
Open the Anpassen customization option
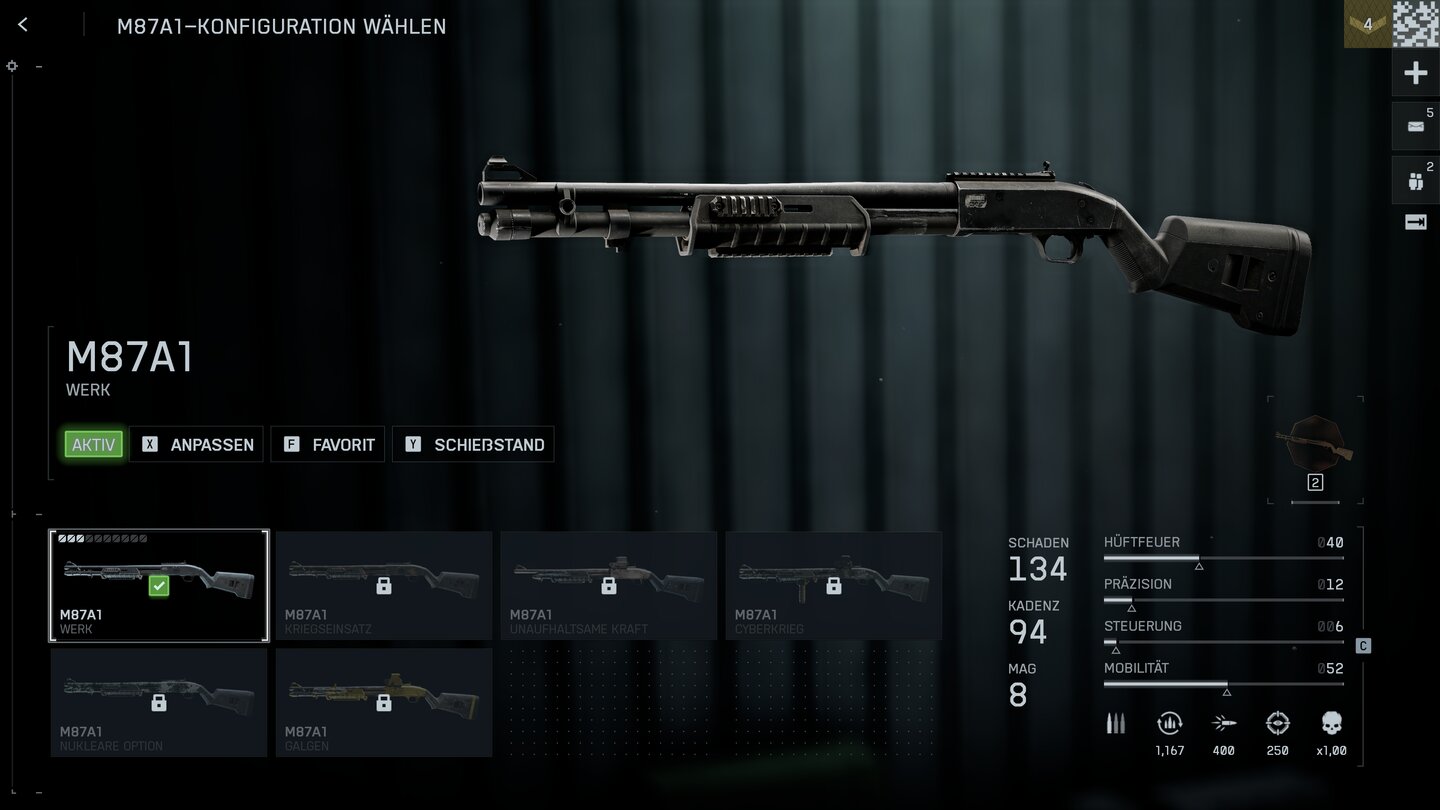[x=197, y=445]
